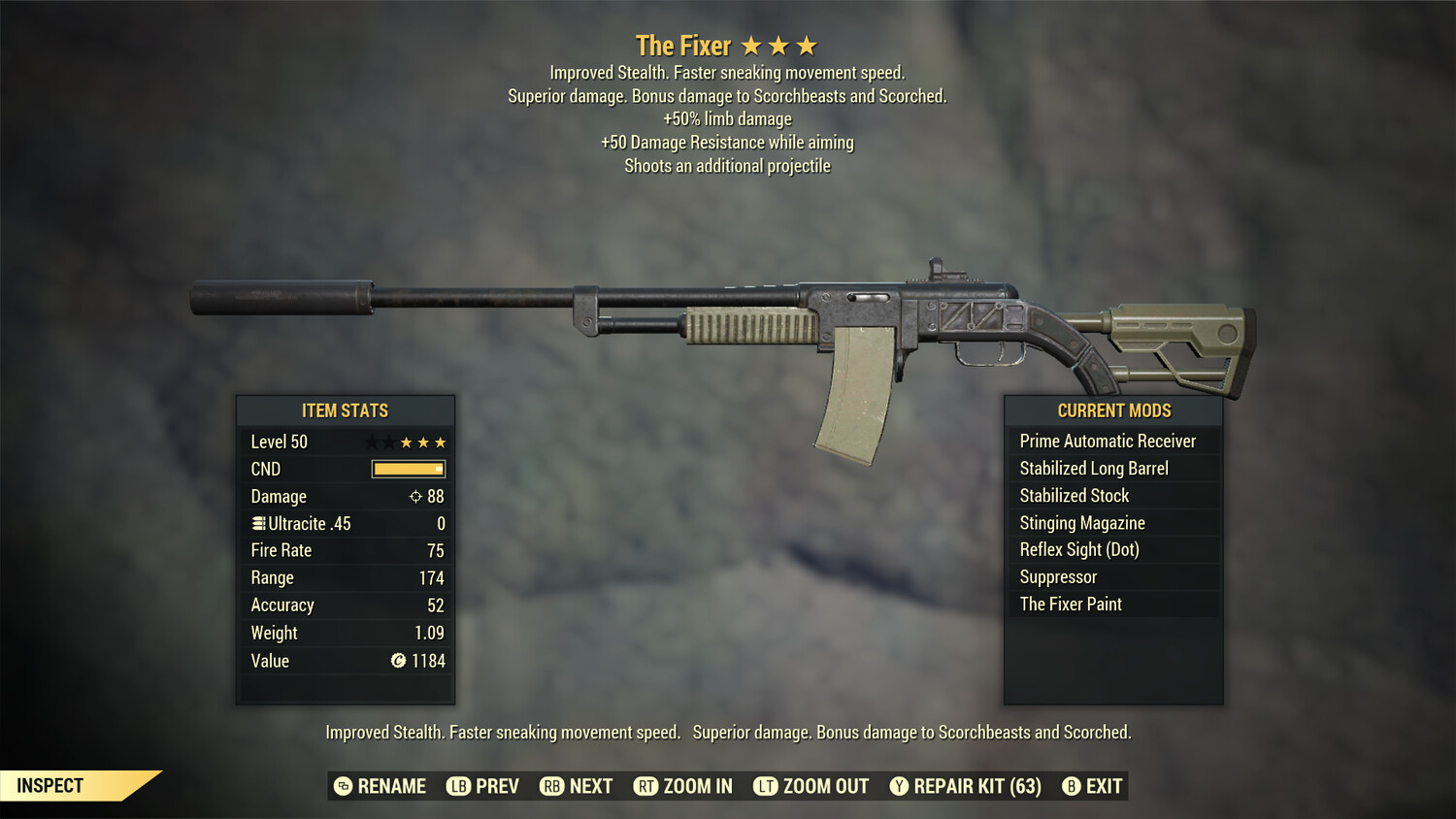
Task: Click the Exit button label
Action: coord(1106,786)
